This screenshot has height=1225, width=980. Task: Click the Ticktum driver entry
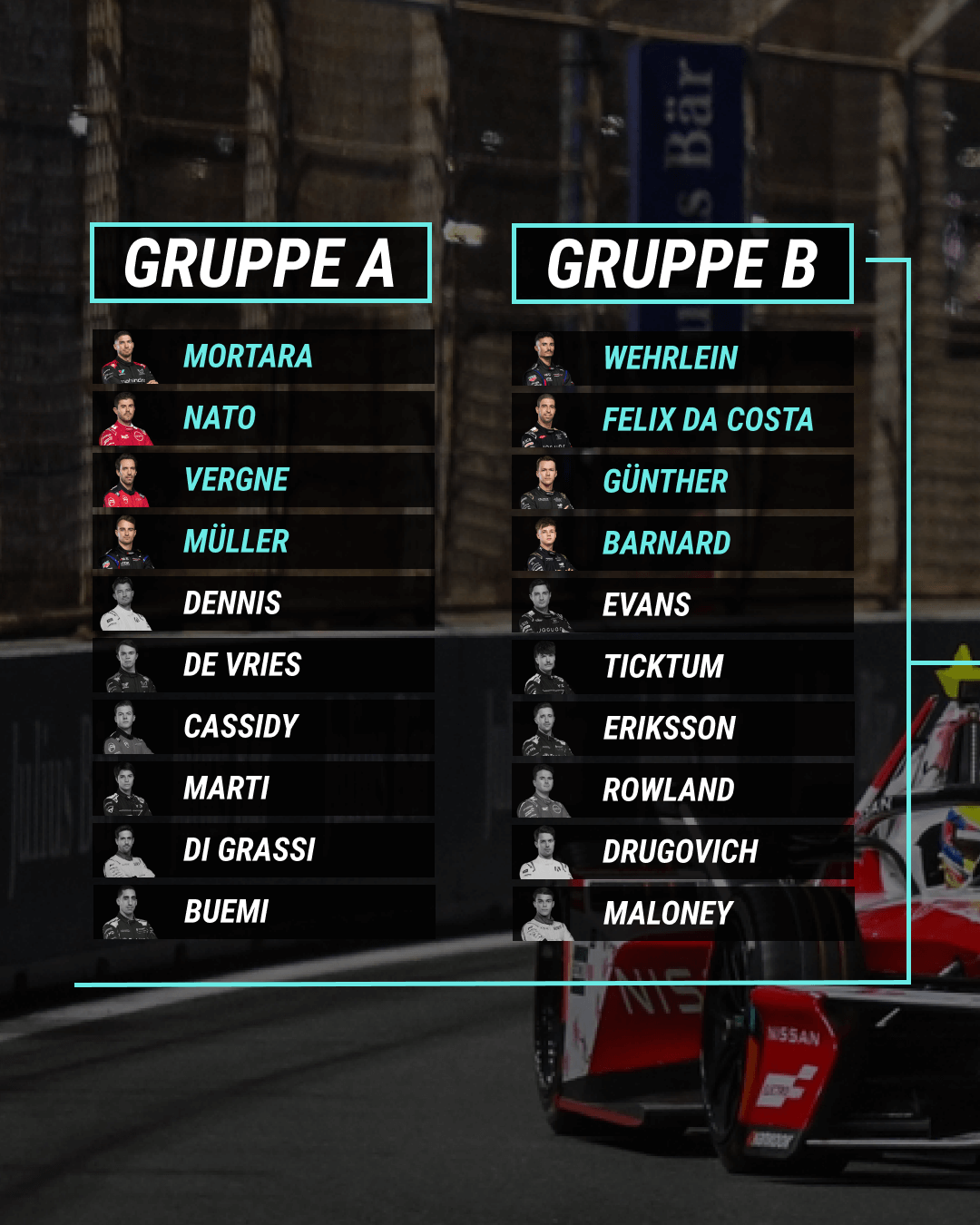point(682,667)
